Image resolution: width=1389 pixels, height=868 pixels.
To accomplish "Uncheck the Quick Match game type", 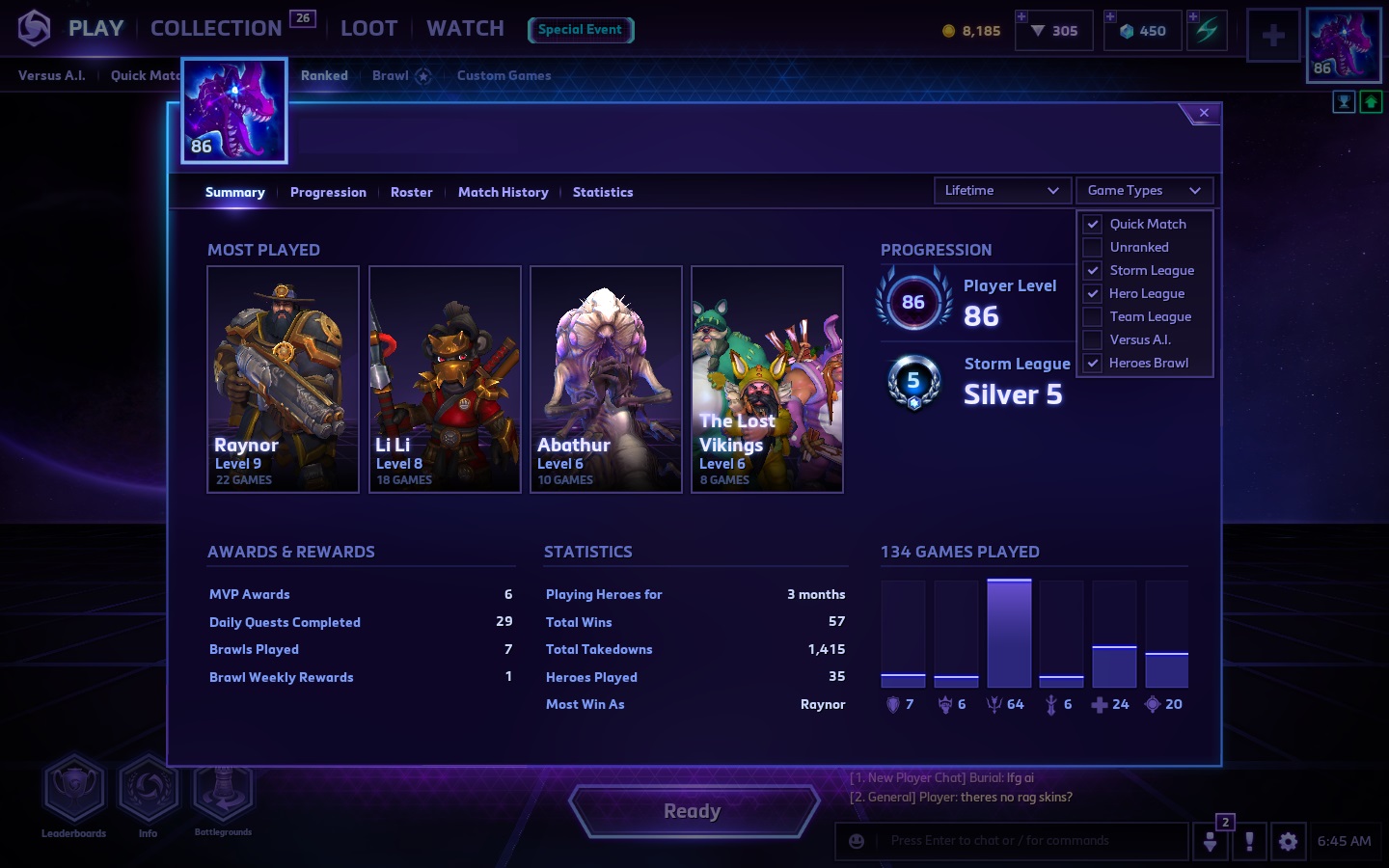I will point(1093,224).
